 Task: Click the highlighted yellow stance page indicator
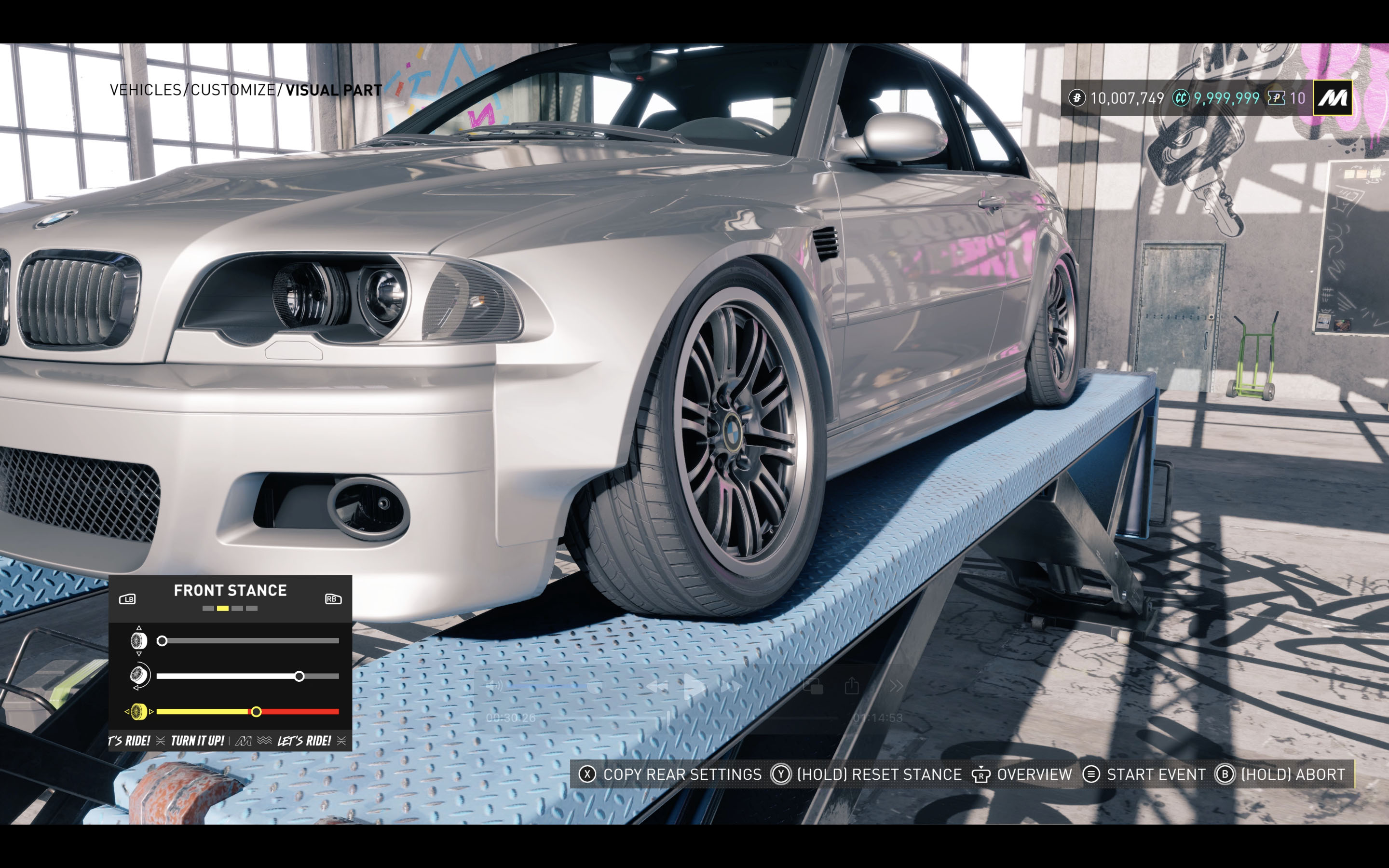click(x=223, y=609)
